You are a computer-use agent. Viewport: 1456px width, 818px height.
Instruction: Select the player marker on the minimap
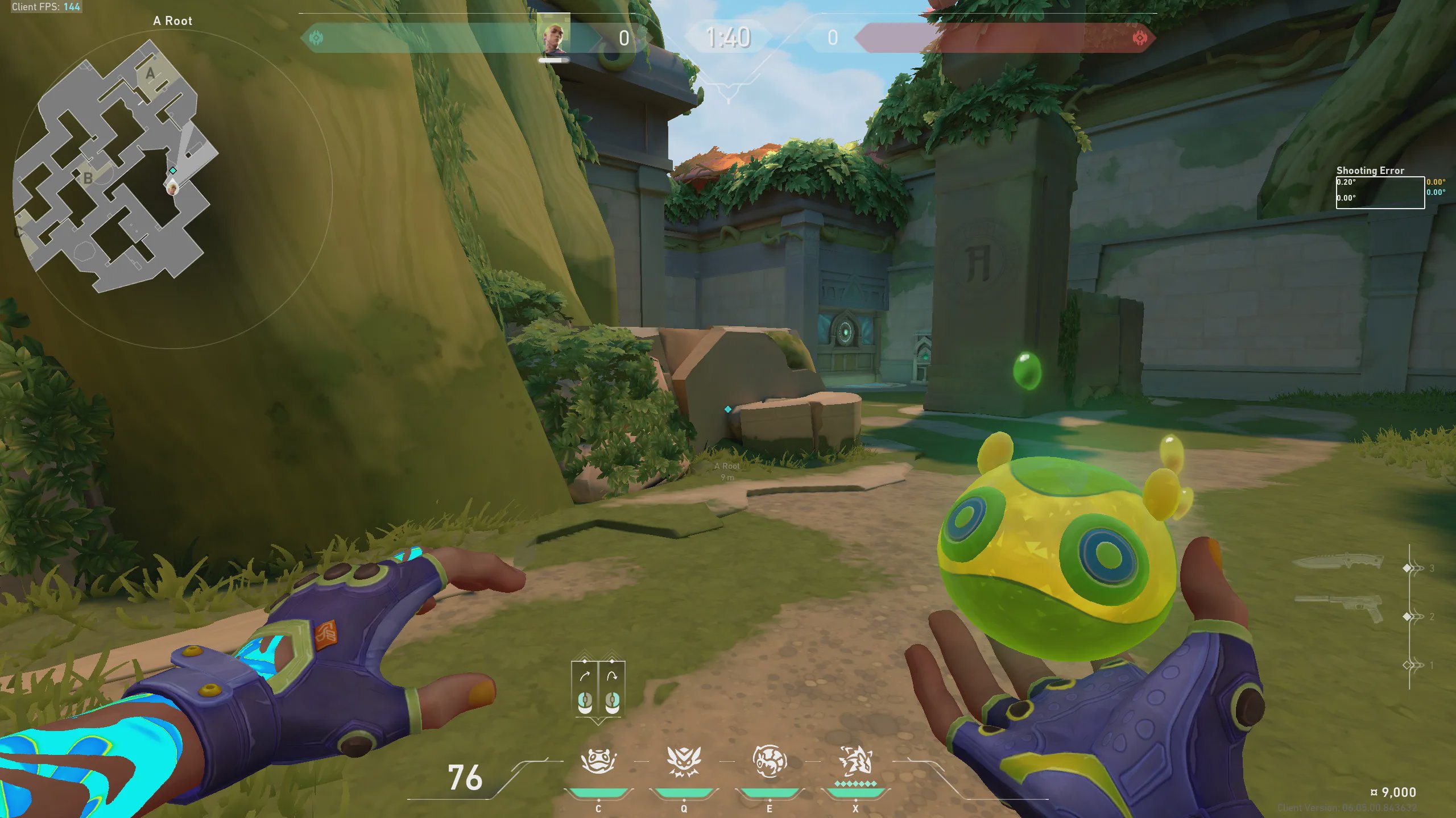(172, 186)
